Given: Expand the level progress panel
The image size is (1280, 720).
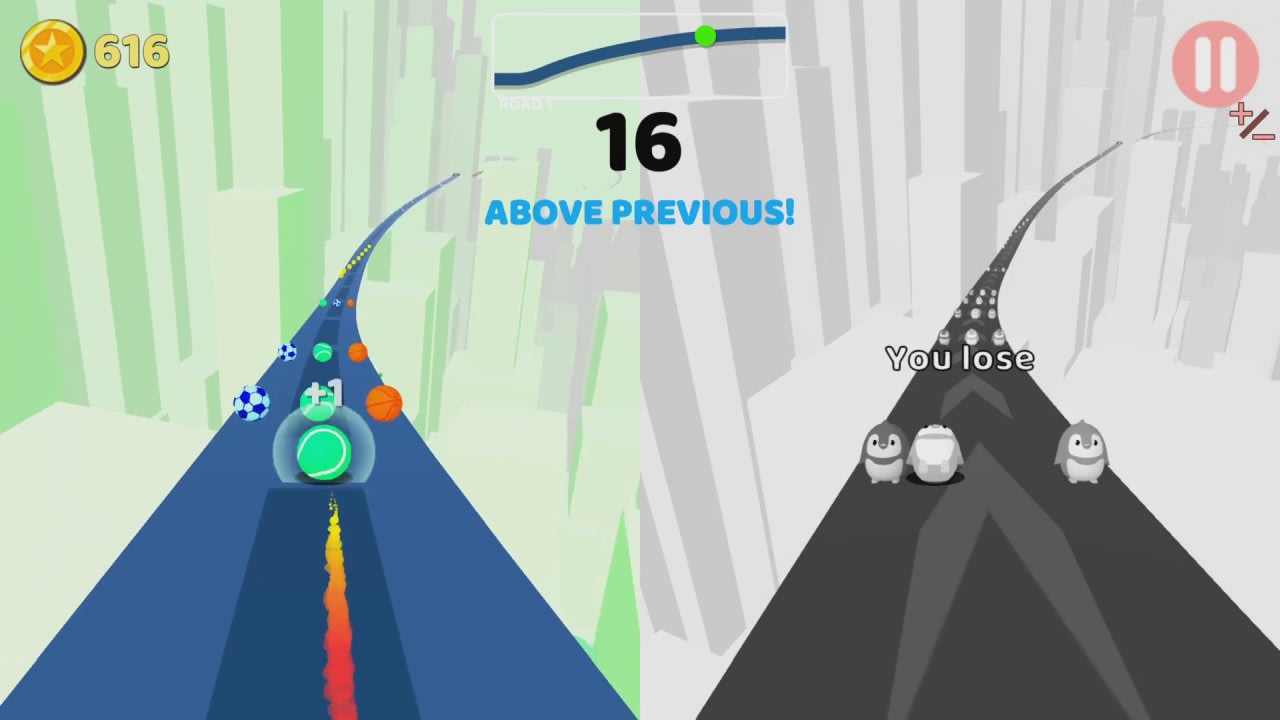Looking at the screenshot, I should pos(640,55).
